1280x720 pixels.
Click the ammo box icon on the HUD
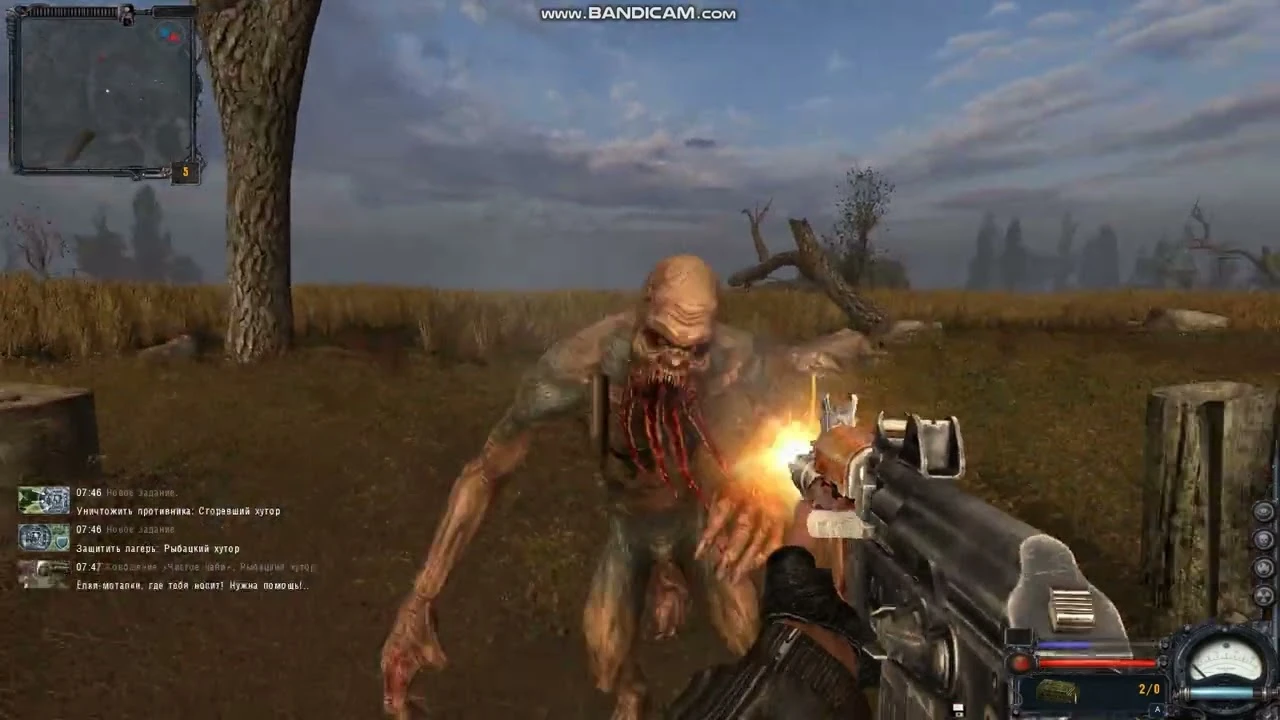(1057, 691)
